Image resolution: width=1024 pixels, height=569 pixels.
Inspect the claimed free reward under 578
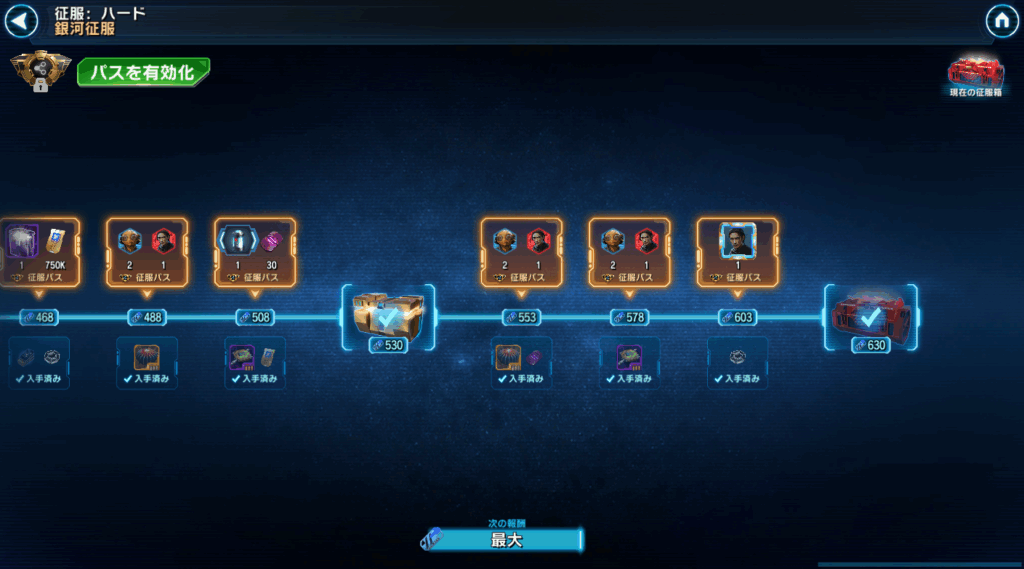630,362
